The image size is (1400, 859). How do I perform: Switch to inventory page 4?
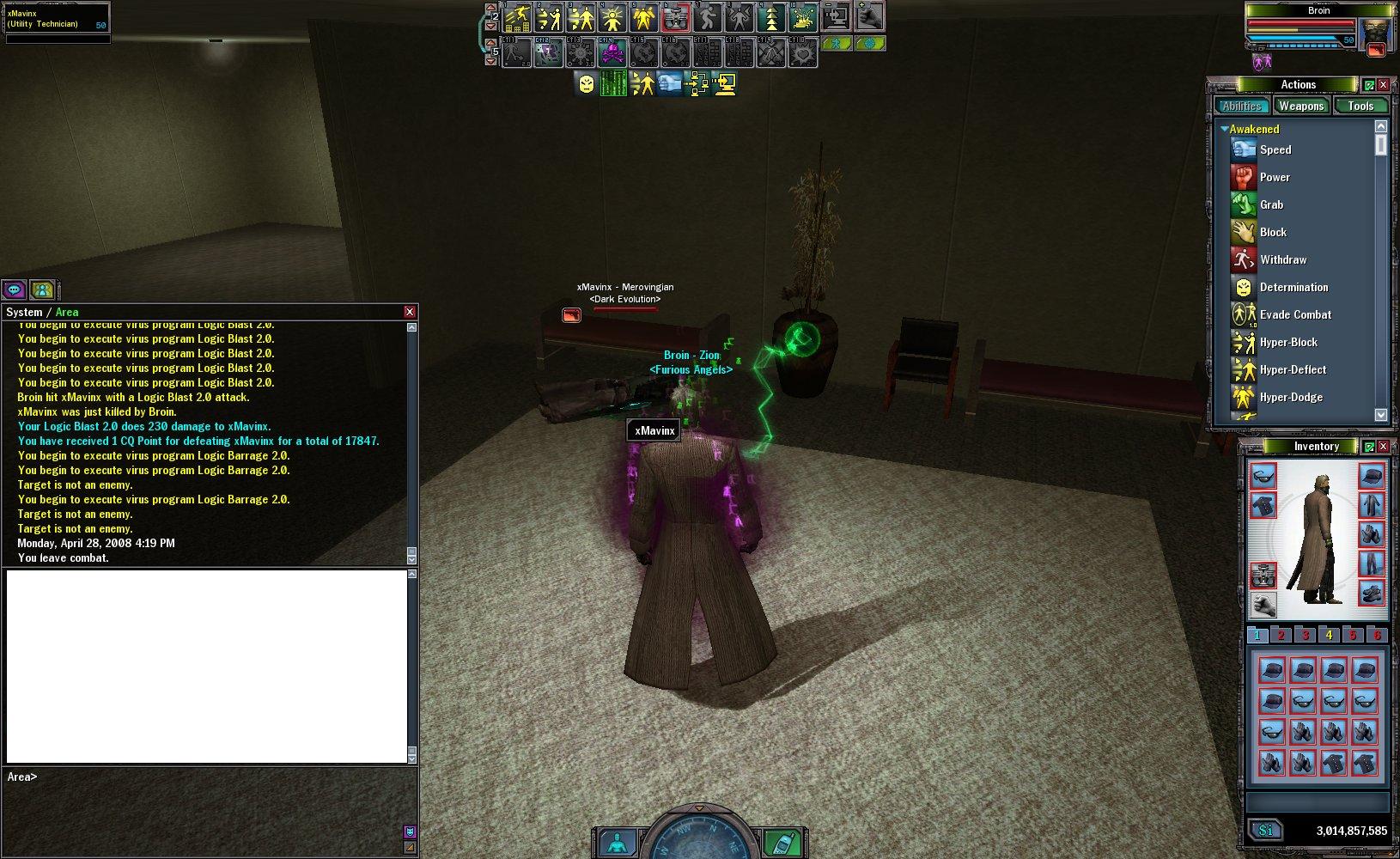[x=1329, y=635]
